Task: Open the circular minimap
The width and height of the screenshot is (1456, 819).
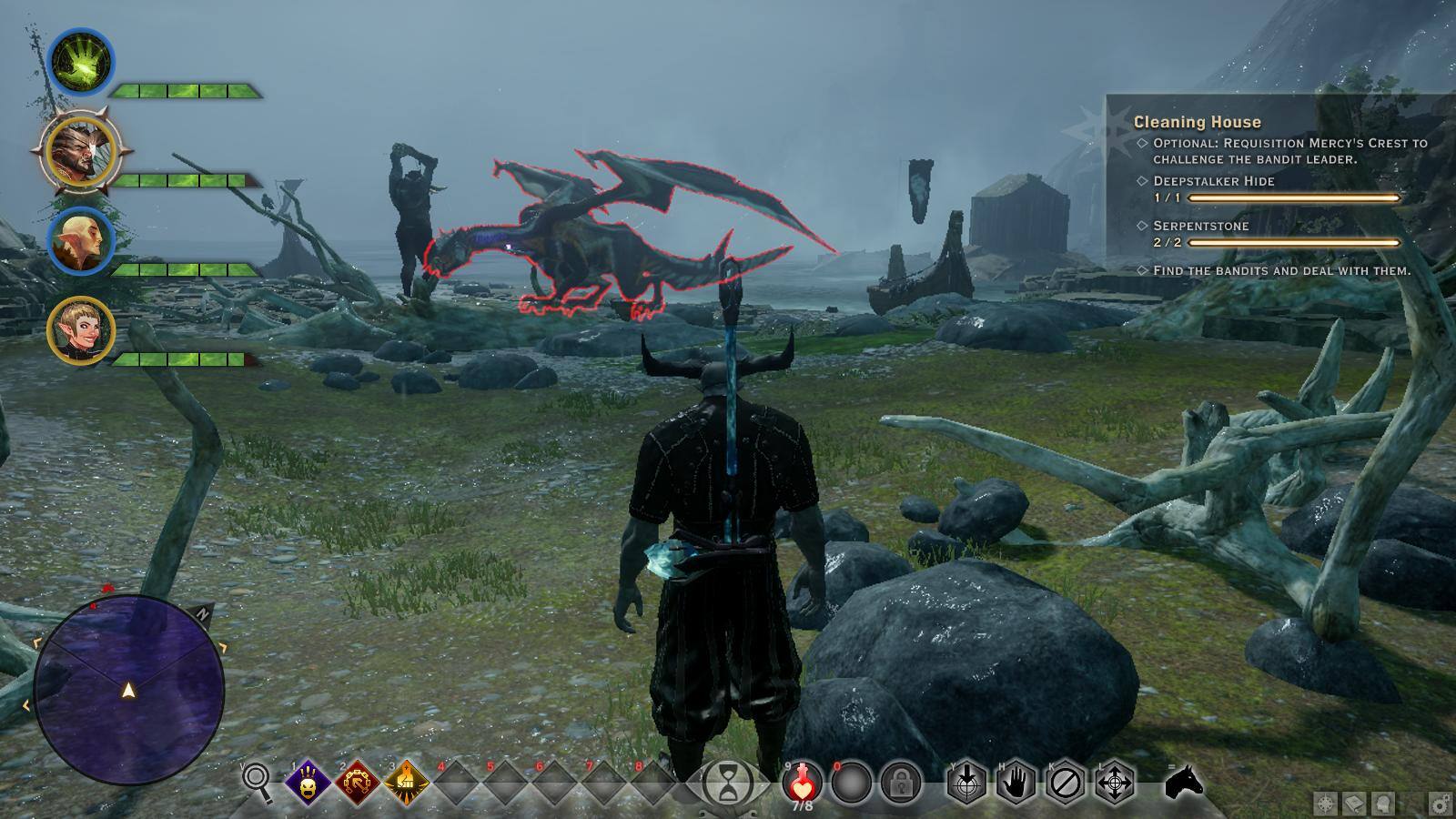Action: [129, 690]
